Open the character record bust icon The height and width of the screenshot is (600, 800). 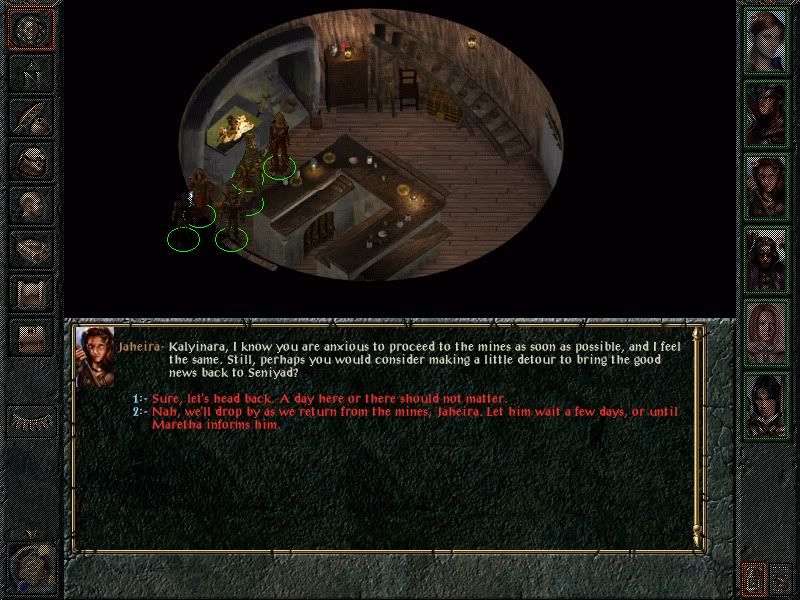[29, 202]
